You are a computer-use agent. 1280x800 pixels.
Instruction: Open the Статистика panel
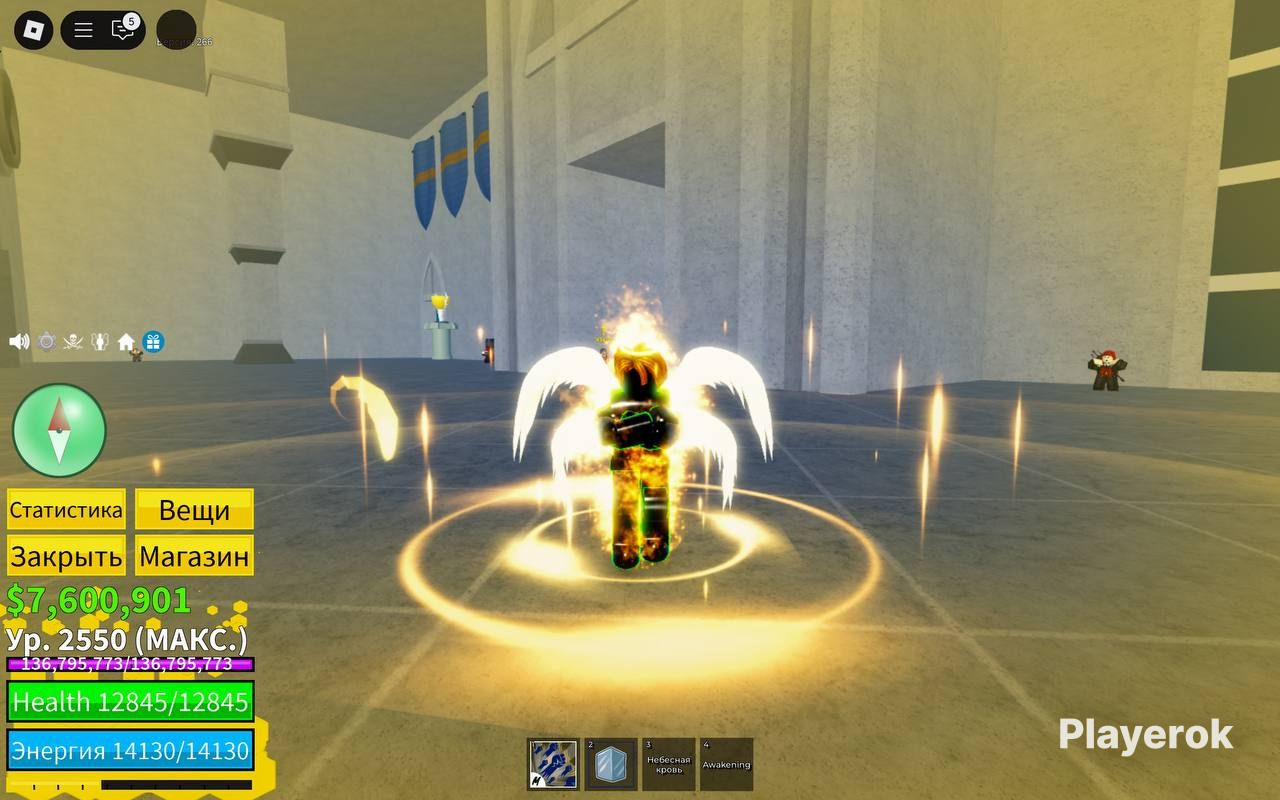[x=66, y=510]
